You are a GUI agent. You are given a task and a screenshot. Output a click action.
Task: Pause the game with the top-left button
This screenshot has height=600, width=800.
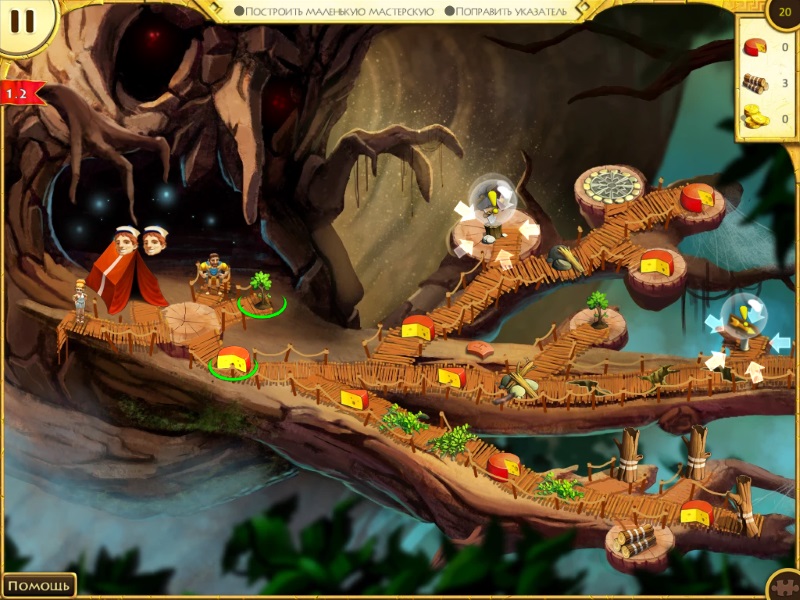coord(24,22)
